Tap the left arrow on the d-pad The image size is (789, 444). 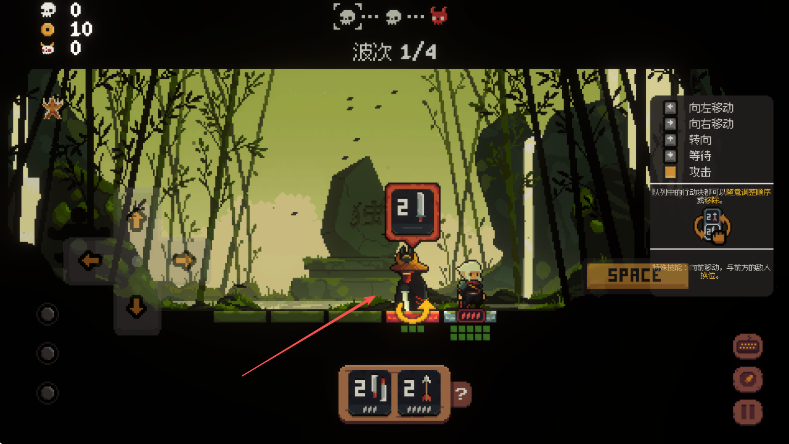91,261
